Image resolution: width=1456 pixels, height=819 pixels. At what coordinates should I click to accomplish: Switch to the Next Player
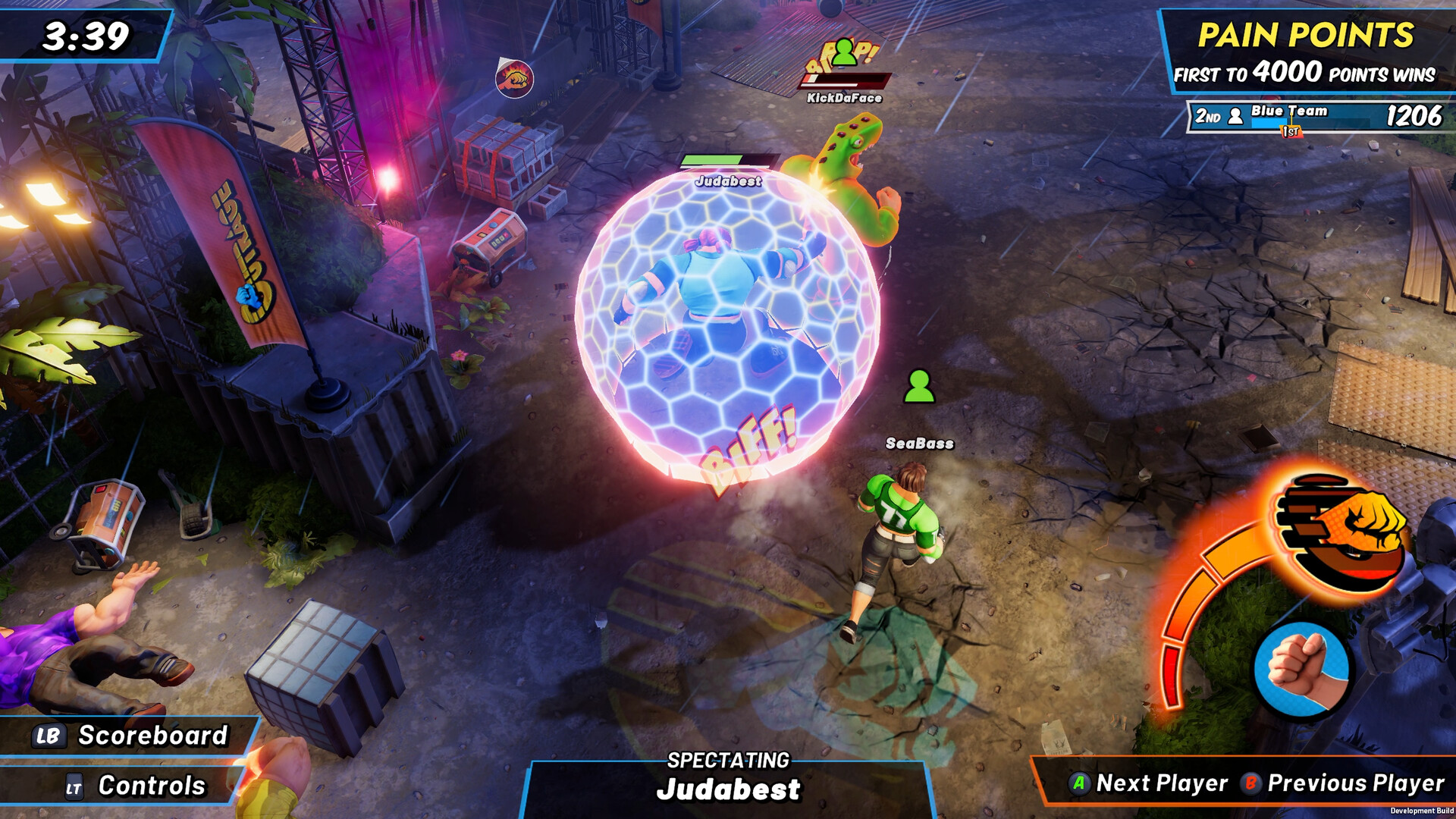(x=1149, y=783)
